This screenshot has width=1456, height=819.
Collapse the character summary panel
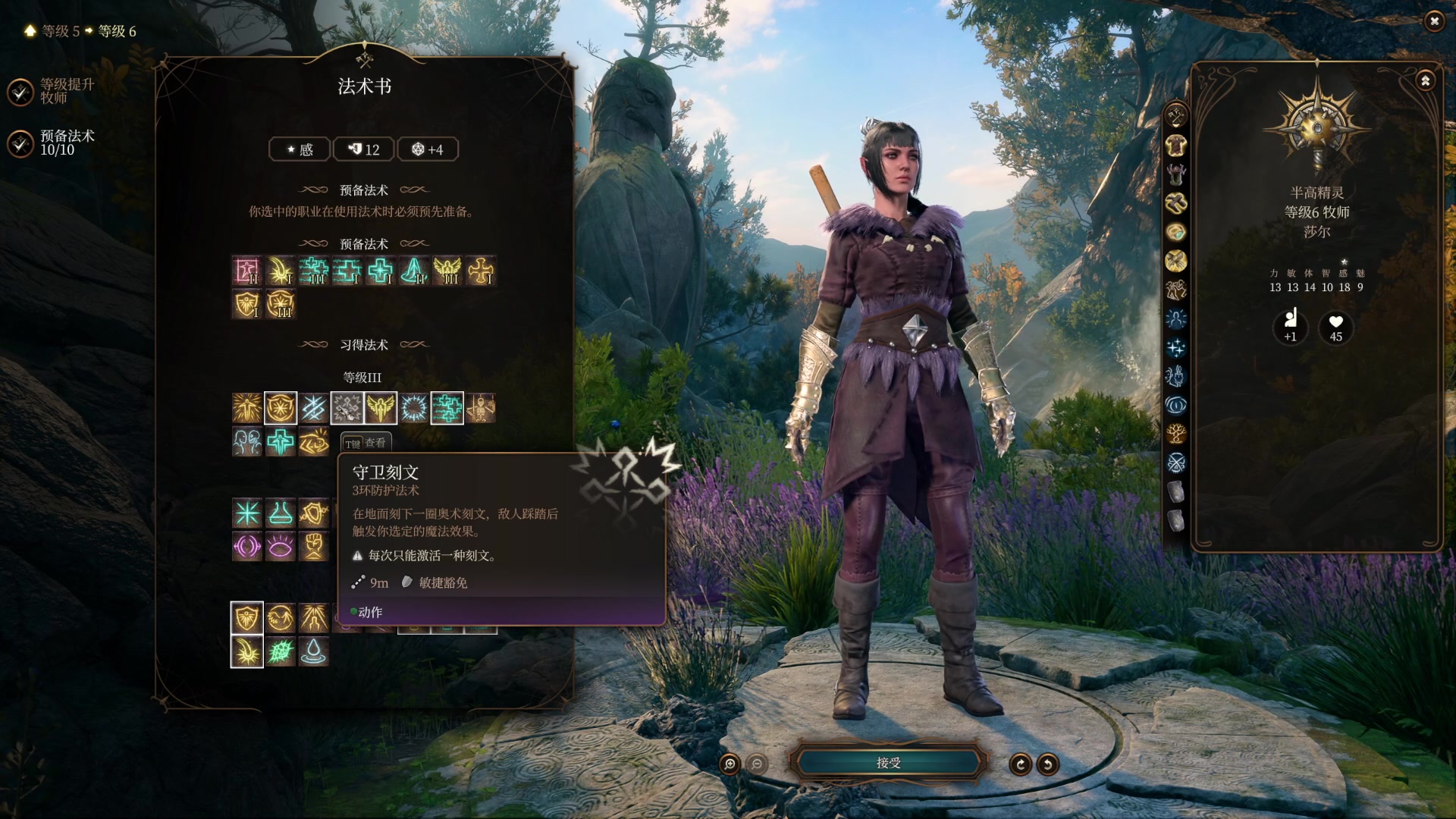(1425, 80)
